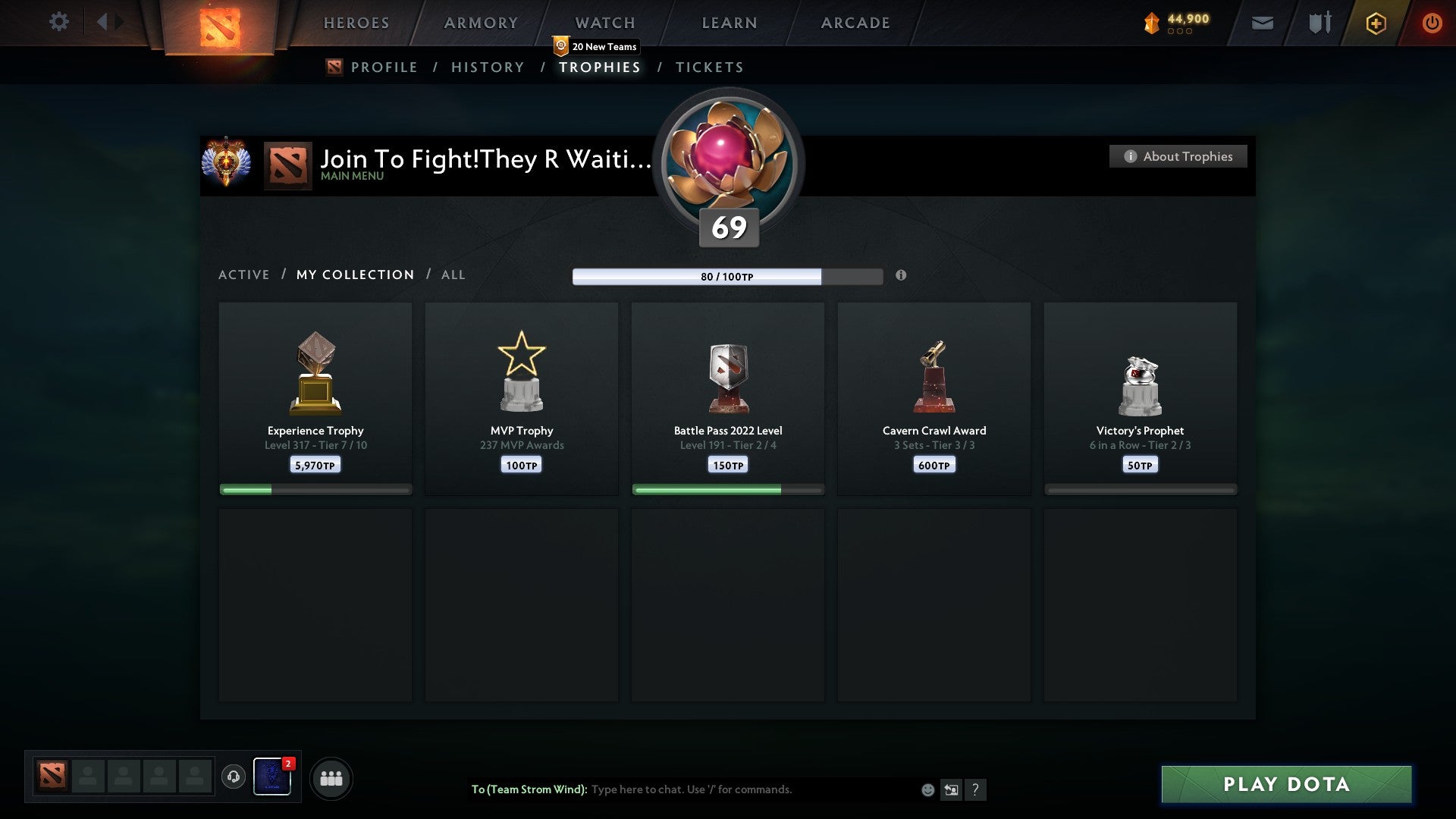This screenshot has height=819, width=1456.
Task: Click the Dota logo above the profile tabs
Action: (x=334, y=67)
